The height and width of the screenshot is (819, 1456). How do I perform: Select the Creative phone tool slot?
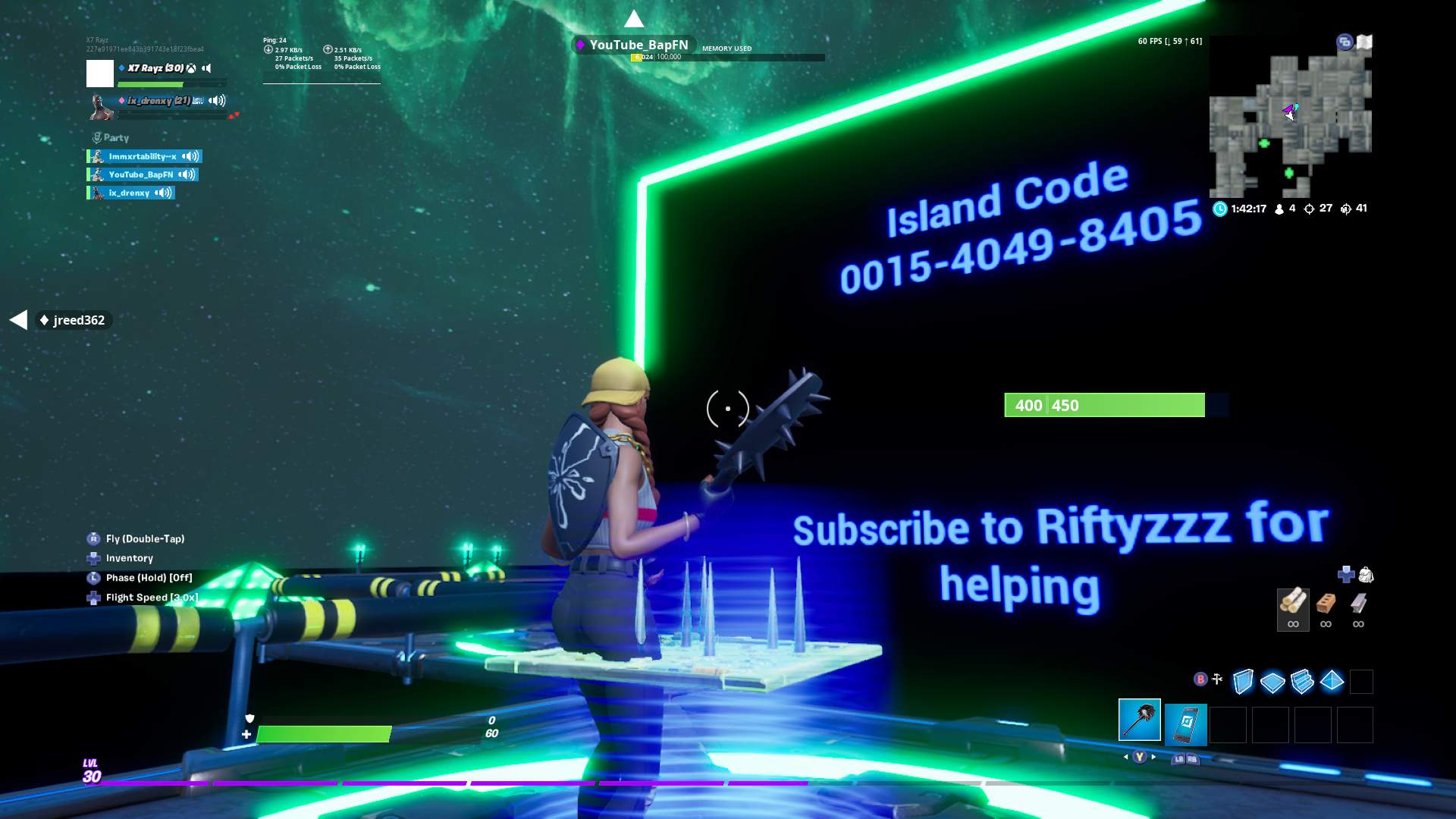point(1188,723)
